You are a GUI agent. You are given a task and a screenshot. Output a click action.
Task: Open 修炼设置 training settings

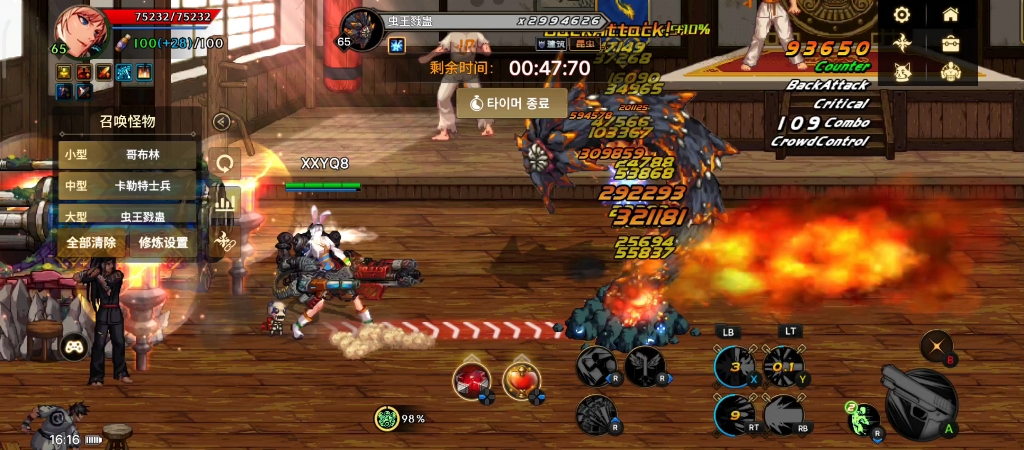pos(163,242)
